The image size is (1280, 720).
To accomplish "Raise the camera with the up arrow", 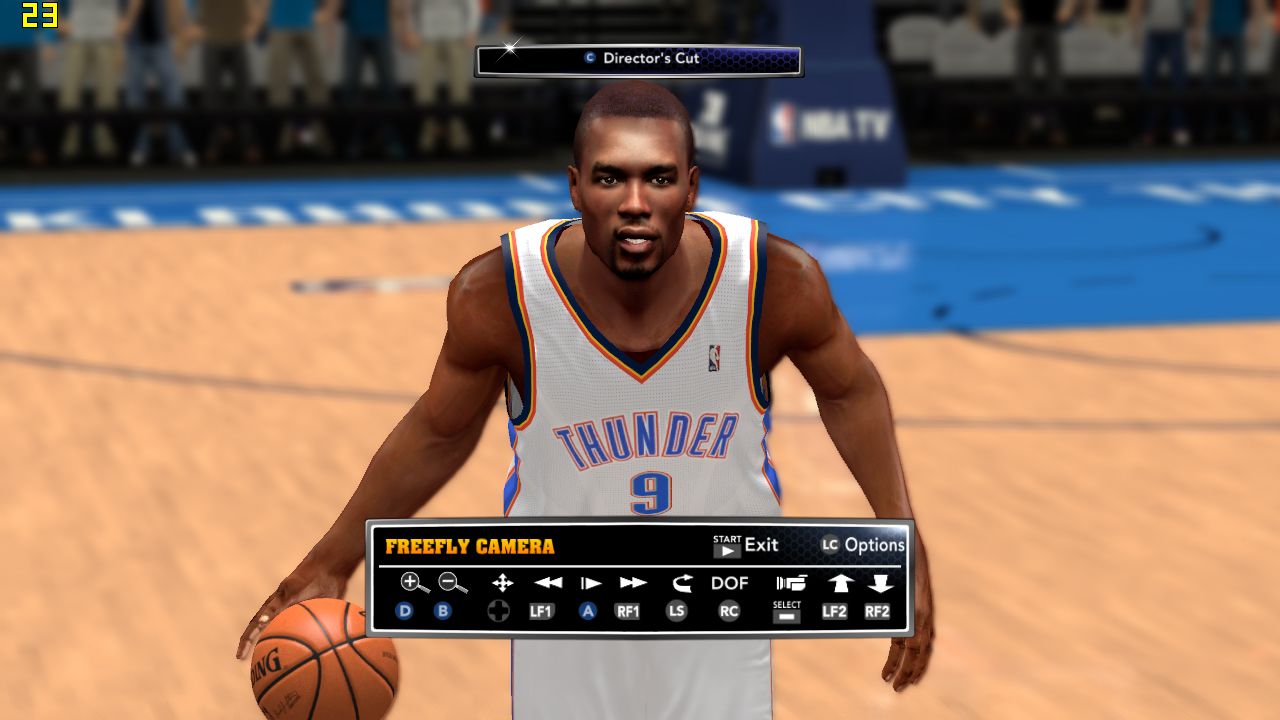I will (838, 583).
